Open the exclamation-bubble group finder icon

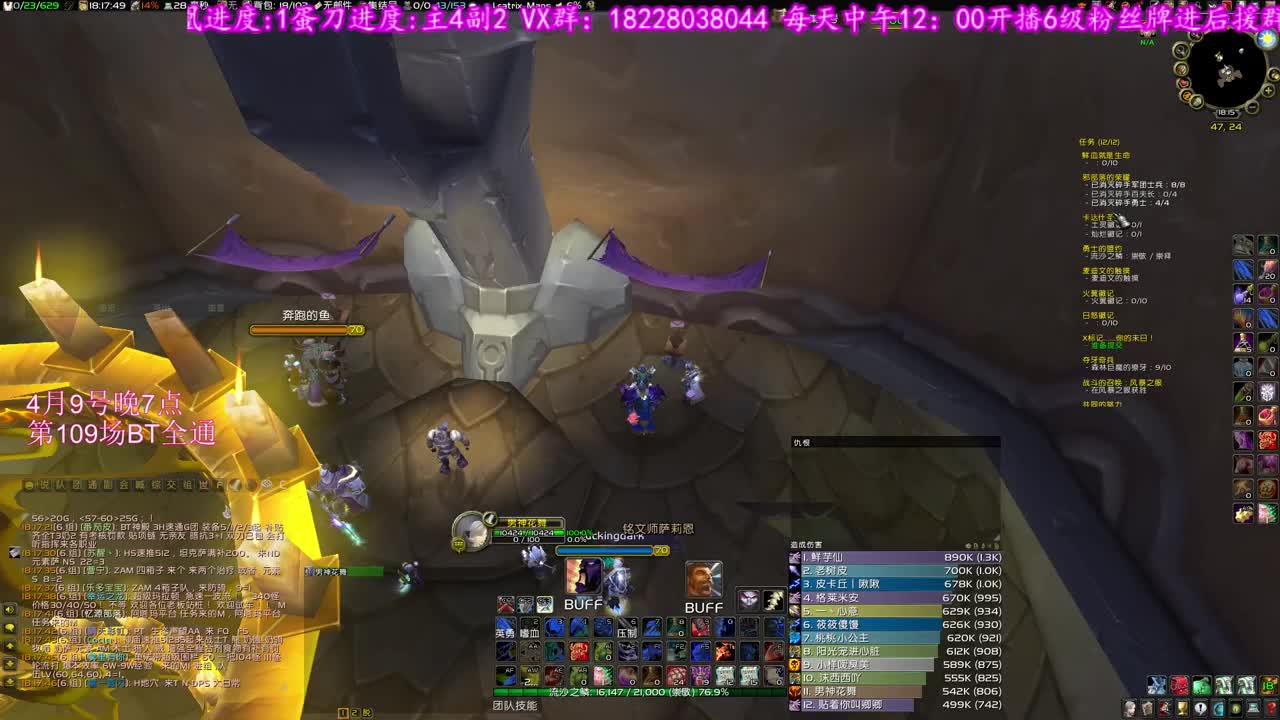[1201, 707]
